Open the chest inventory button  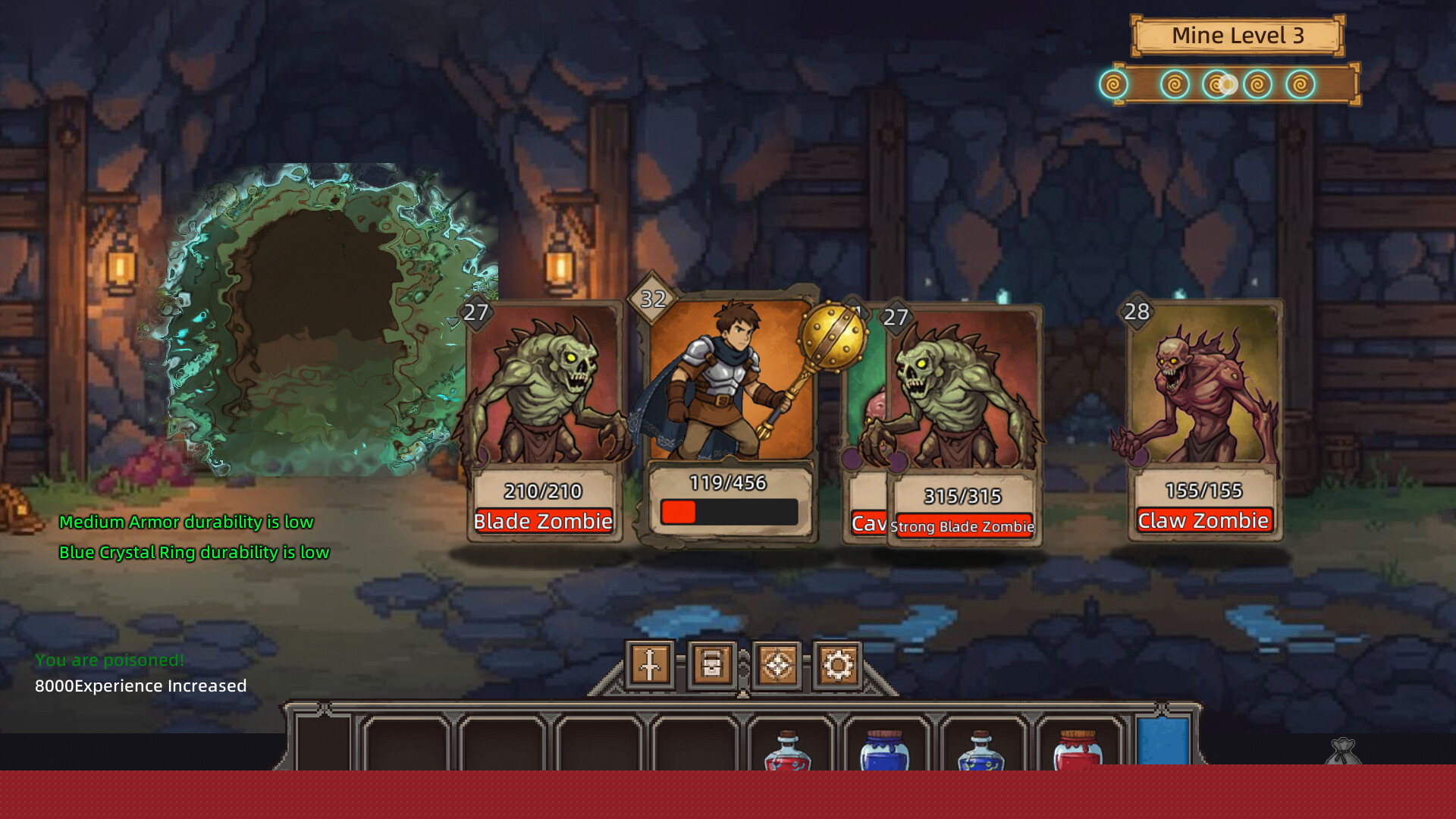[x=712, y=665]
